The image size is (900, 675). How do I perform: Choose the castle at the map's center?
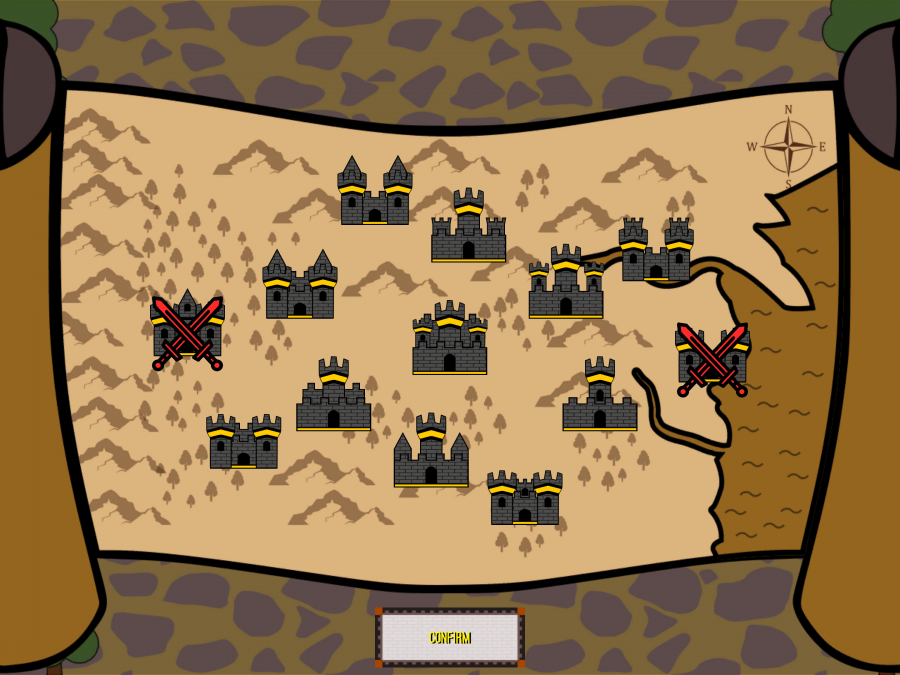click(450, 339)
